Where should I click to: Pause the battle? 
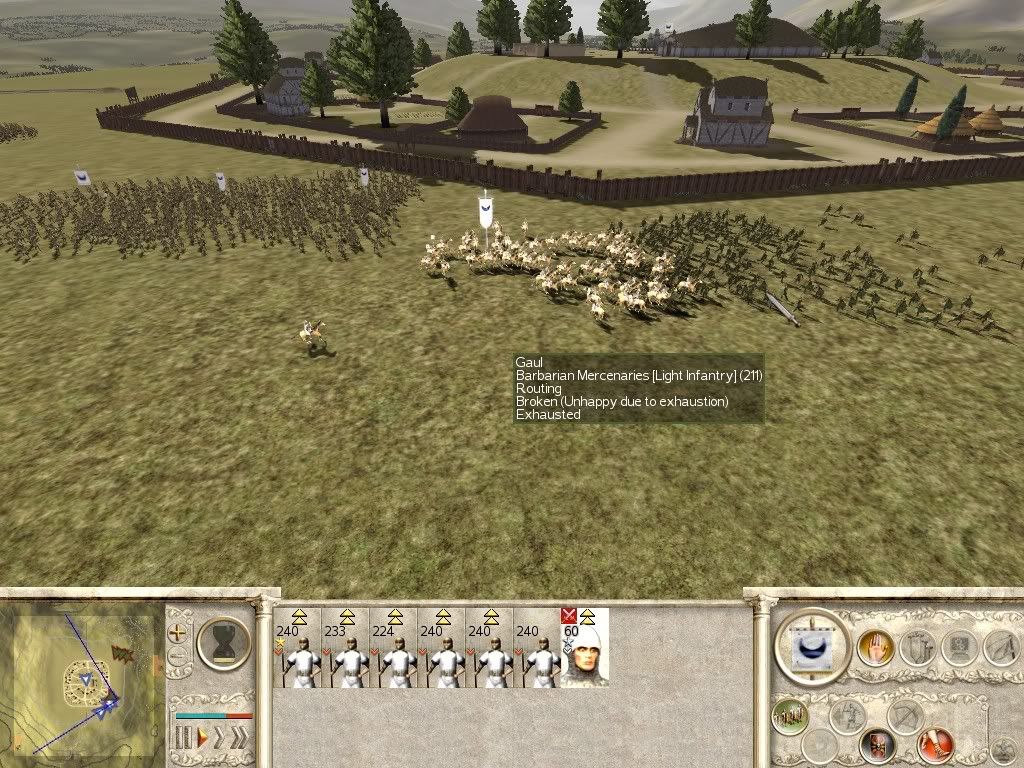point(183,739)
